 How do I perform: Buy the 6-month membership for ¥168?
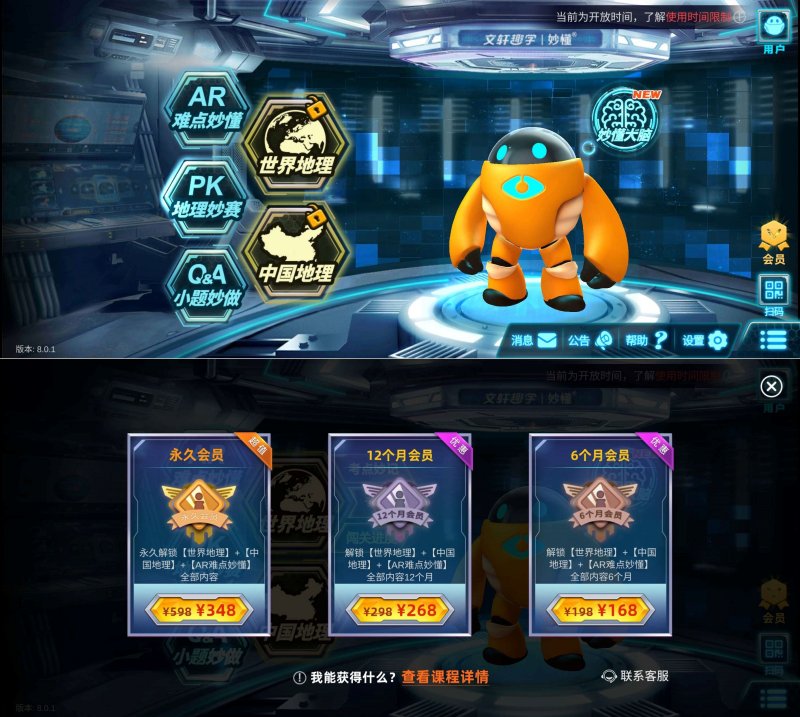click(599, 609)
